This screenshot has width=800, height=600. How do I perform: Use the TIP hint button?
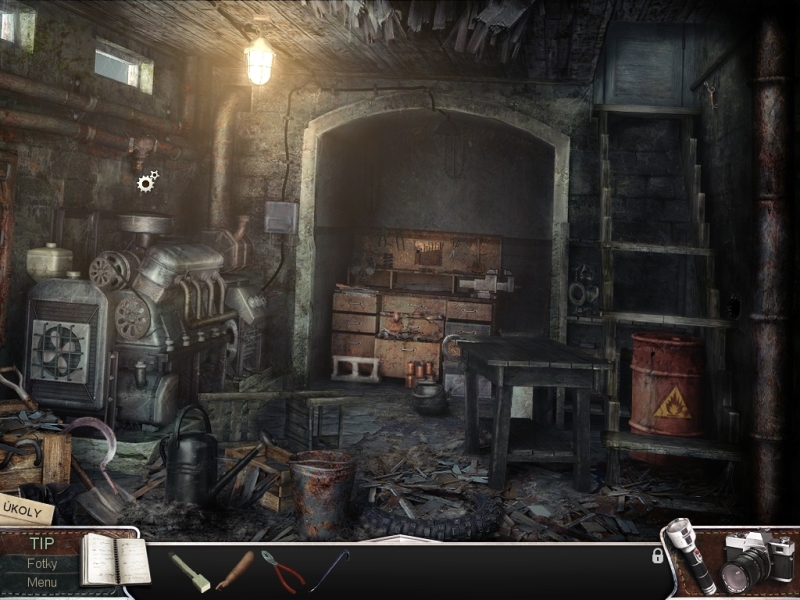pyautogui.click(x=42, y=544)
